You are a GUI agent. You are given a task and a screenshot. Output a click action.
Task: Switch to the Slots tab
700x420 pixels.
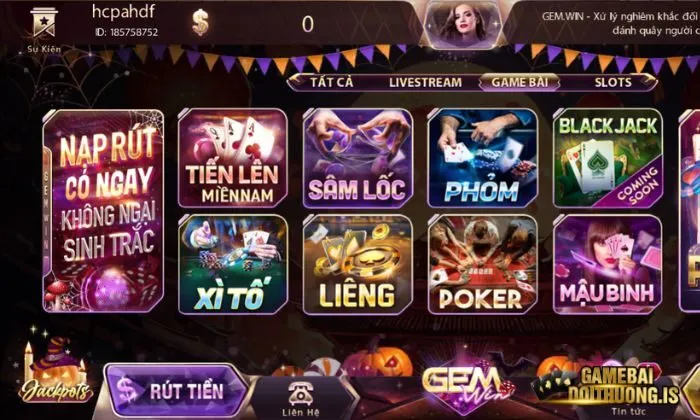[x=613, y=83]
